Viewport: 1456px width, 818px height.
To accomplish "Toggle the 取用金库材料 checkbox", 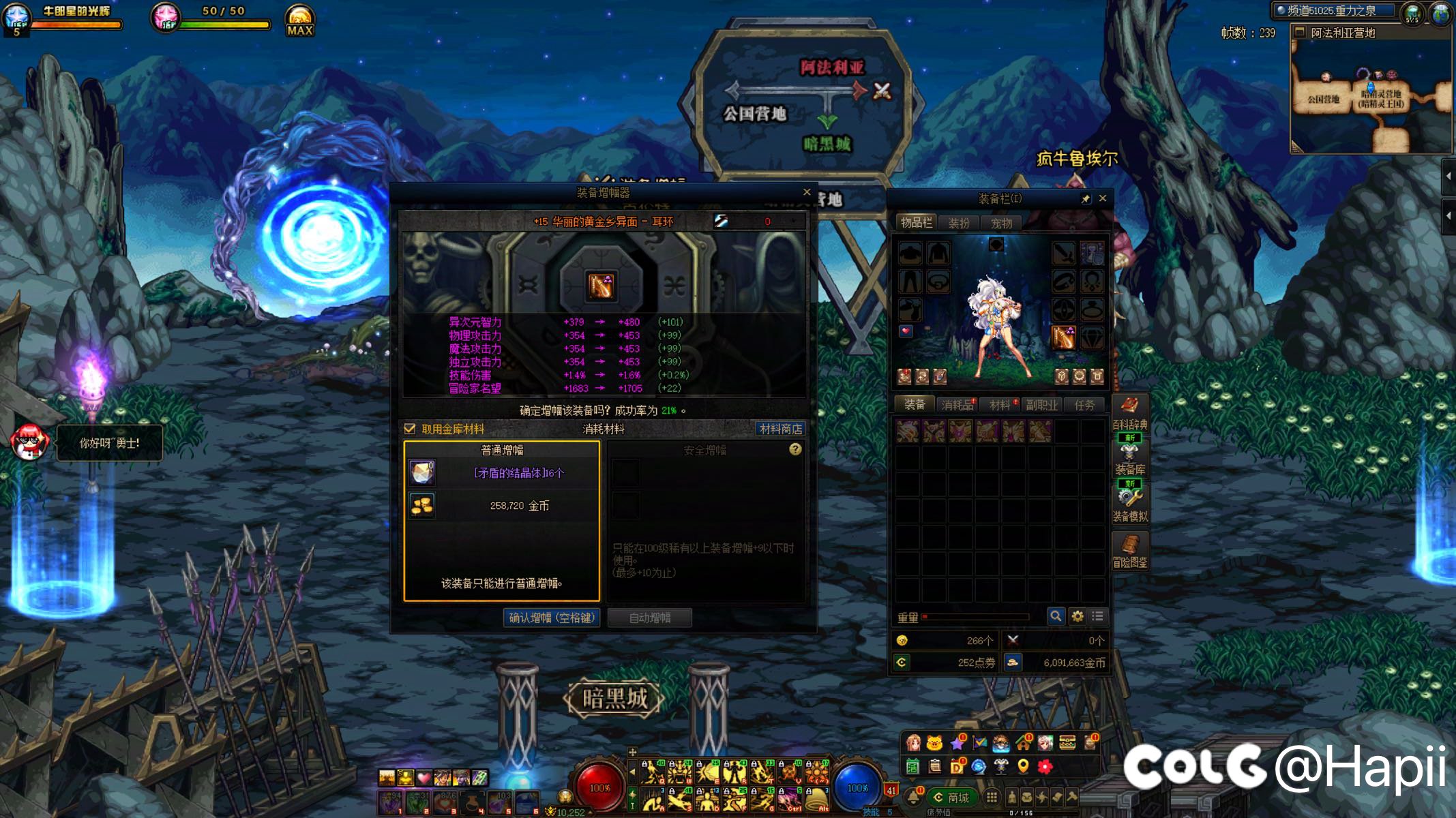I will [x=410, y=429].
